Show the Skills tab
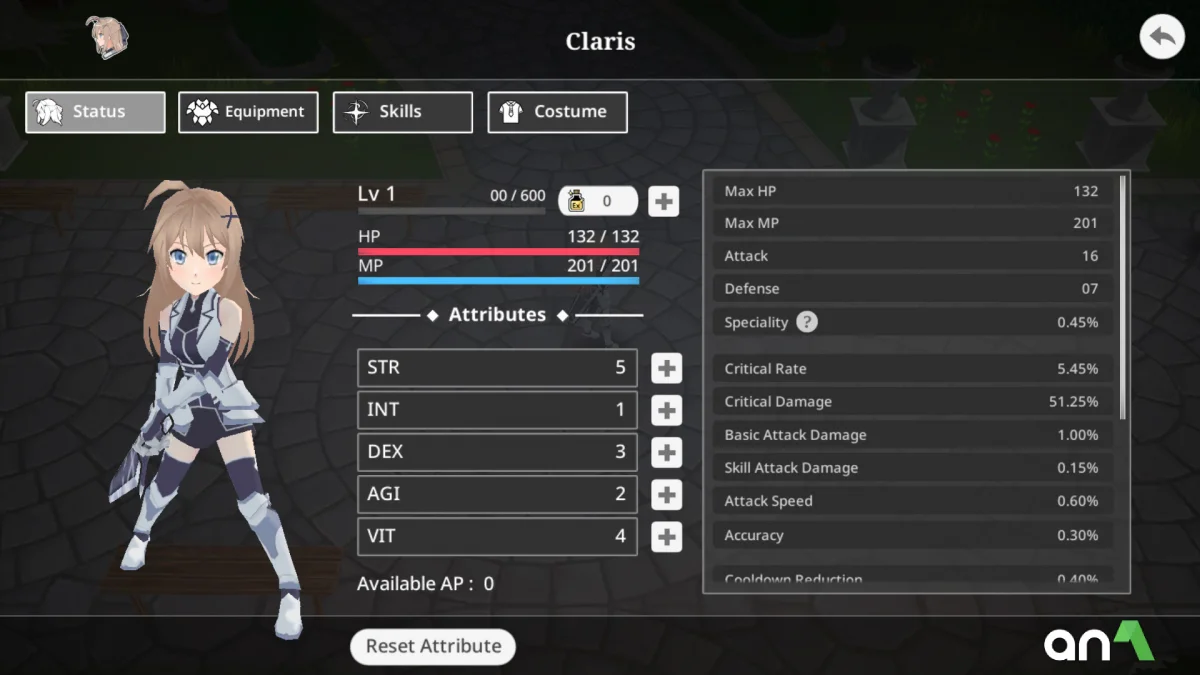 pyautogui.click(x=402, y=112)
